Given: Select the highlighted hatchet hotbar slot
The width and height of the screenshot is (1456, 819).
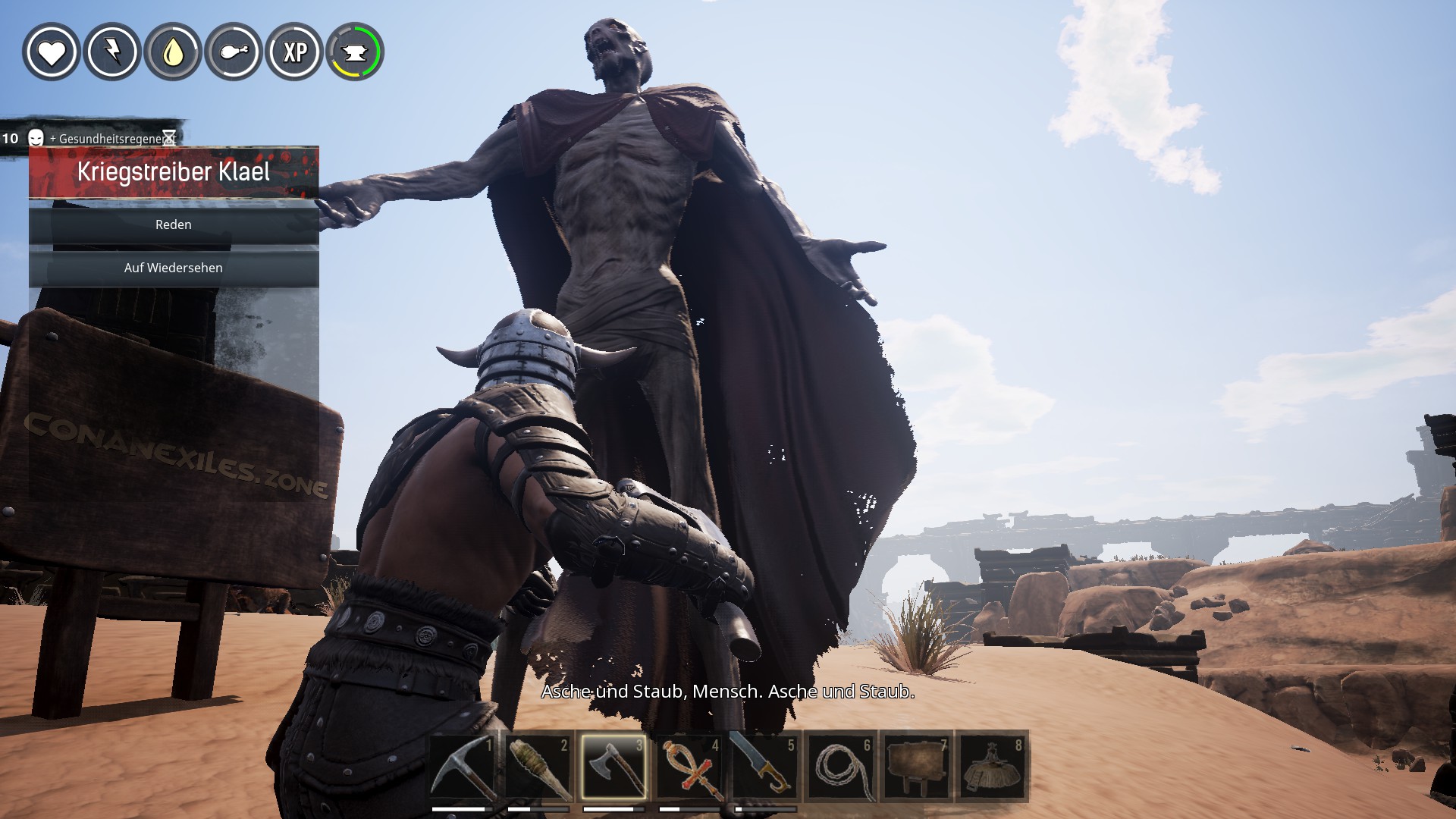Looking at the screenshot, I should coord(614,767).
